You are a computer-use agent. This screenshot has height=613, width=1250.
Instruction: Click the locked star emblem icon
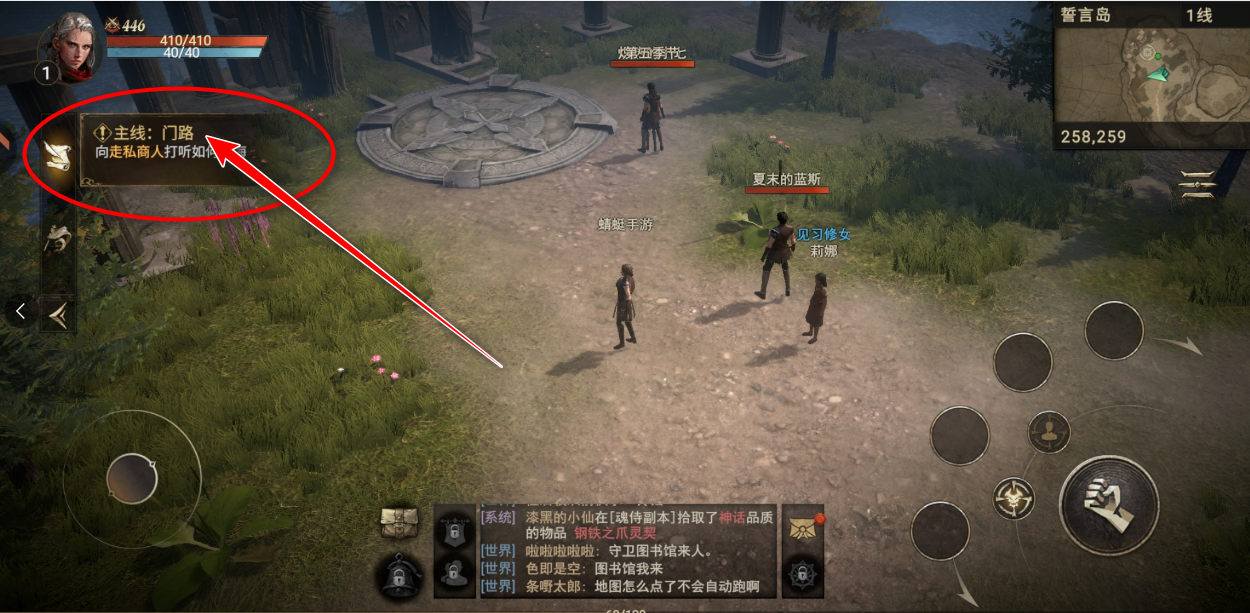coord(800,573)
